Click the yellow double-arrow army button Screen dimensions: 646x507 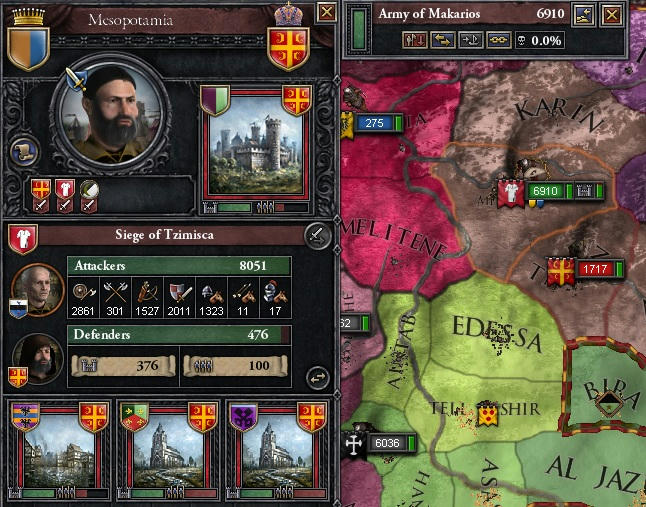click(443, 41)
